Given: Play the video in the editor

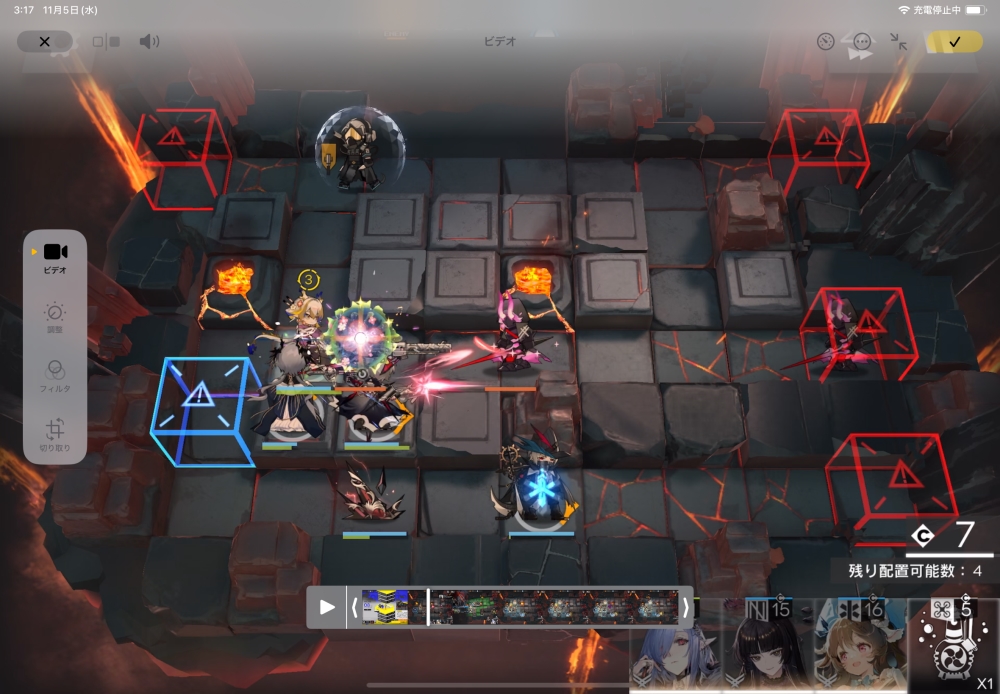Looking at the screenshot, I should pos(327,607).
